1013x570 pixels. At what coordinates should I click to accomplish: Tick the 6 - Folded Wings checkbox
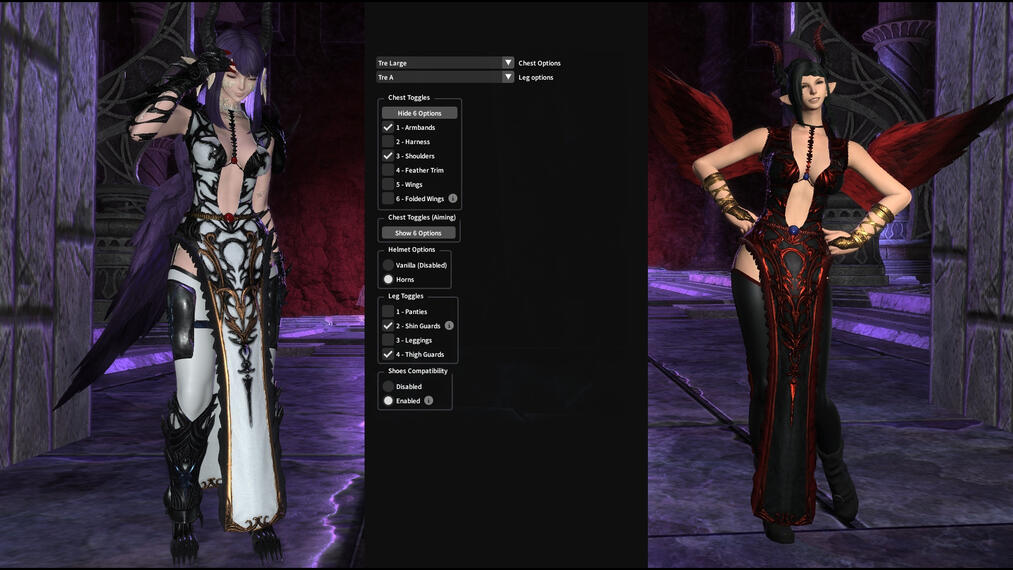point(388,199)
